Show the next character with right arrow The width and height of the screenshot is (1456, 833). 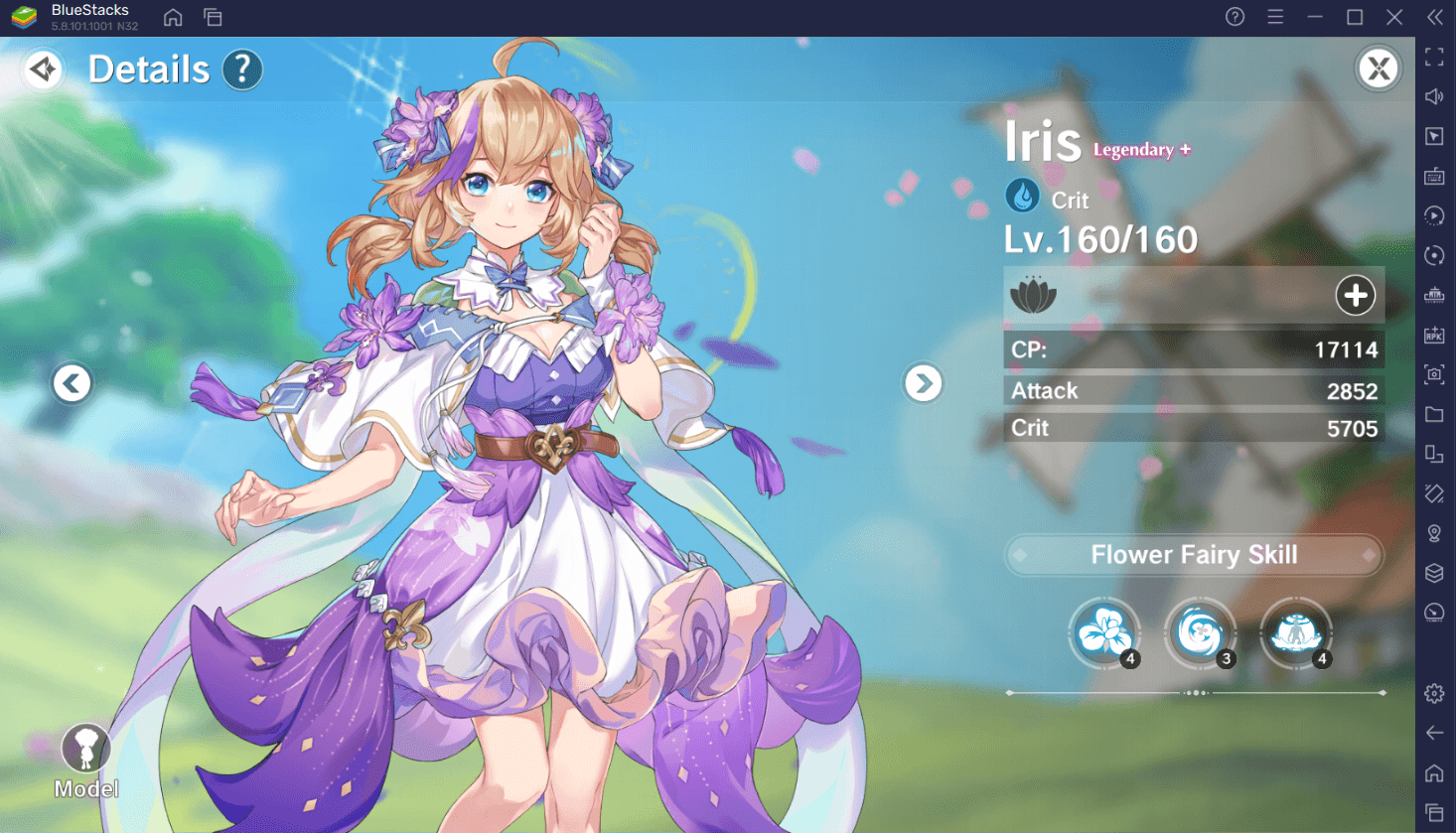pos(923,383)
